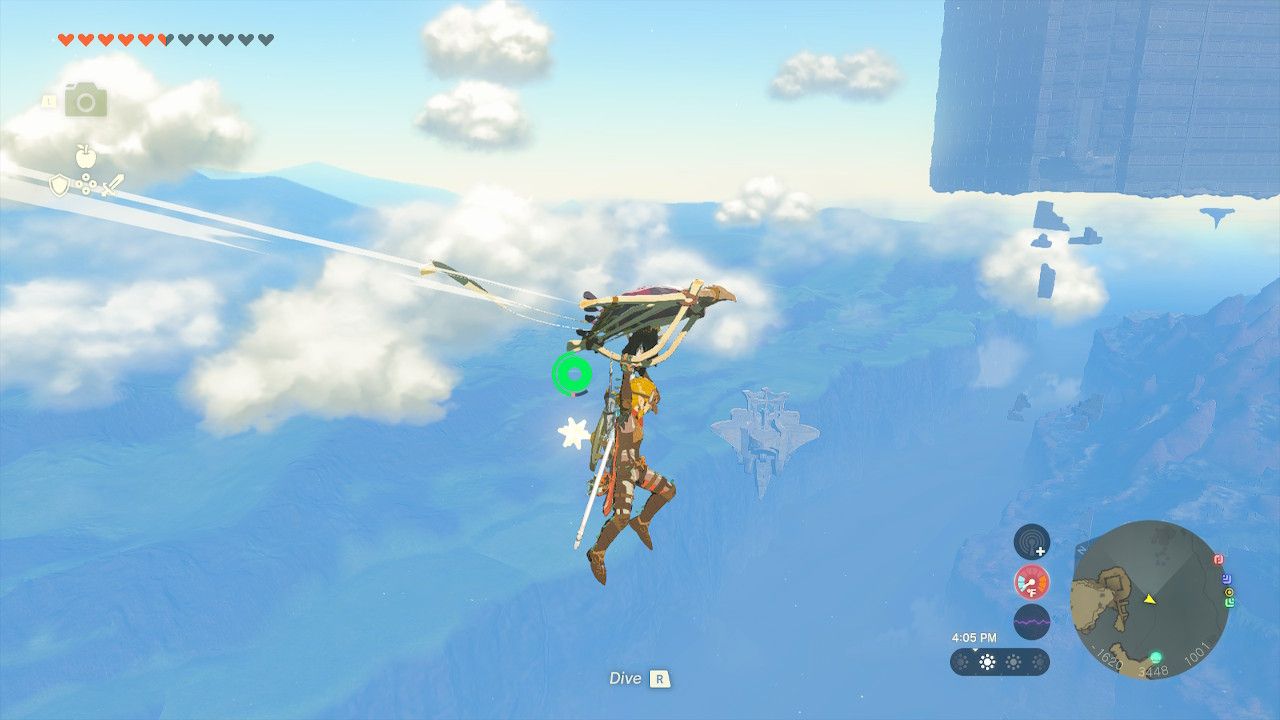Click the ability rune icon with the plus sign
This screenshot has height=720, width=1280.
1032,542
